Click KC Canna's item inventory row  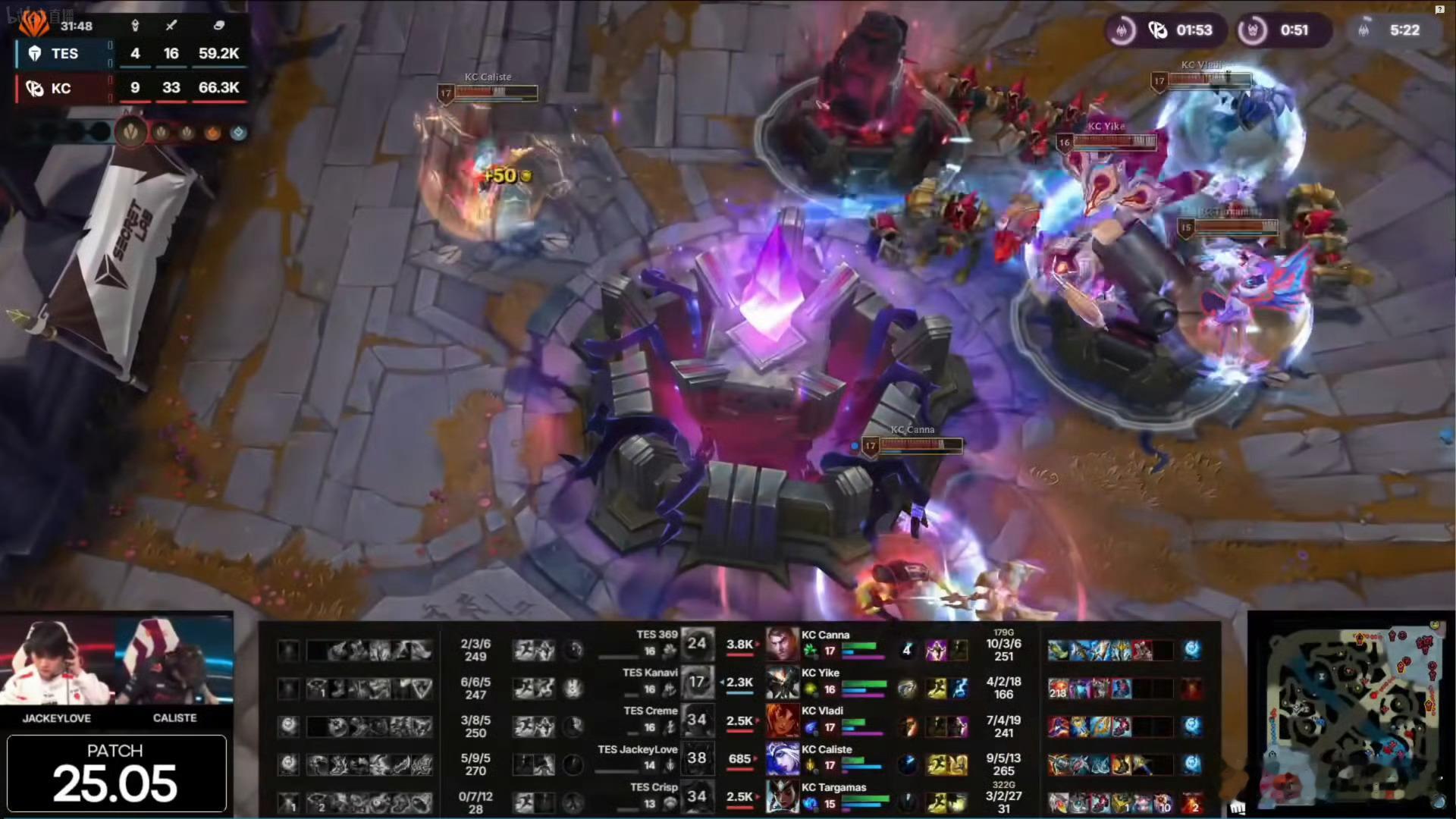[1109, 650]
